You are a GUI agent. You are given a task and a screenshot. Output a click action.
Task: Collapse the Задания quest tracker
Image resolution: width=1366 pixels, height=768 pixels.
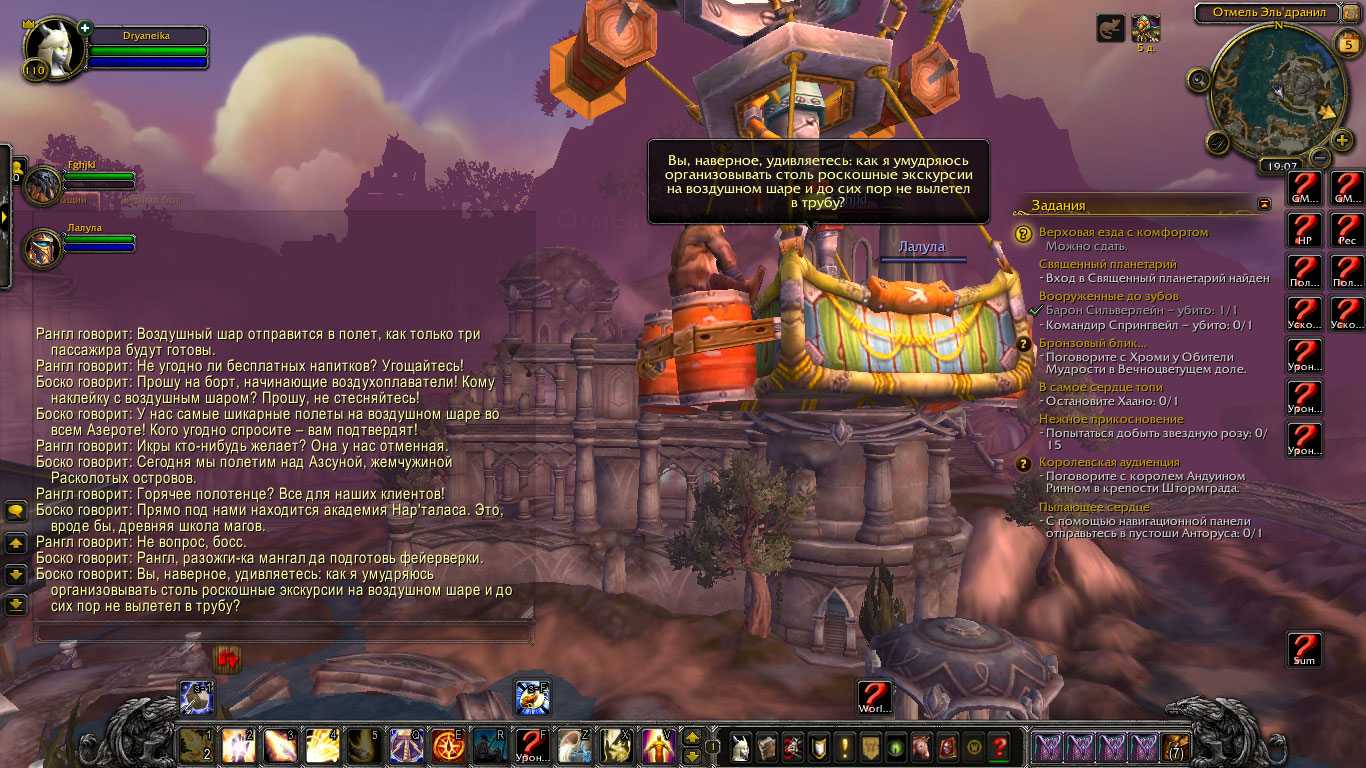(1264, 204)
